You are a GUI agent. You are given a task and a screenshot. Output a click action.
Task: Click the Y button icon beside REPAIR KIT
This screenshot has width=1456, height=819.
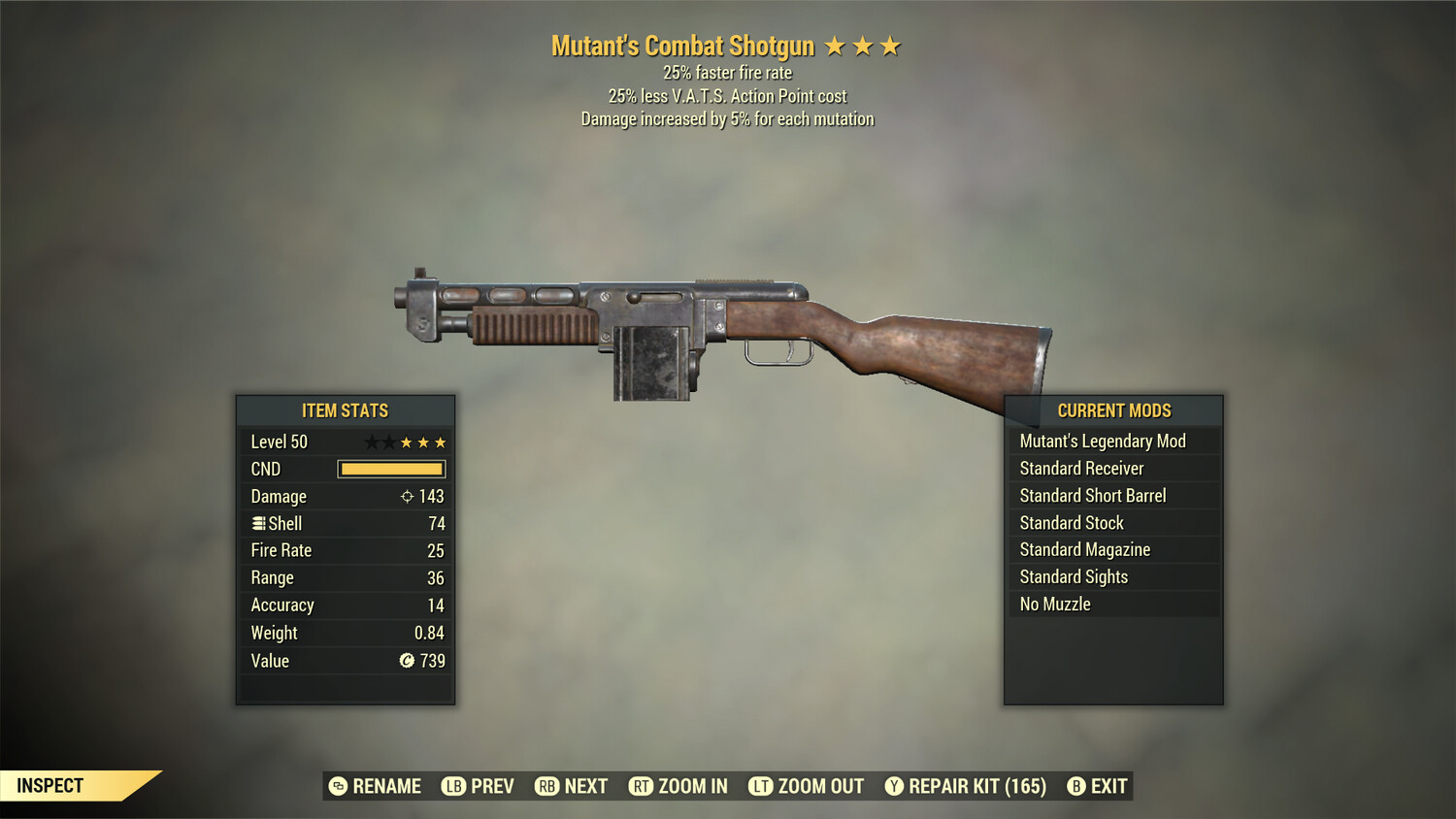coord(894,786)
